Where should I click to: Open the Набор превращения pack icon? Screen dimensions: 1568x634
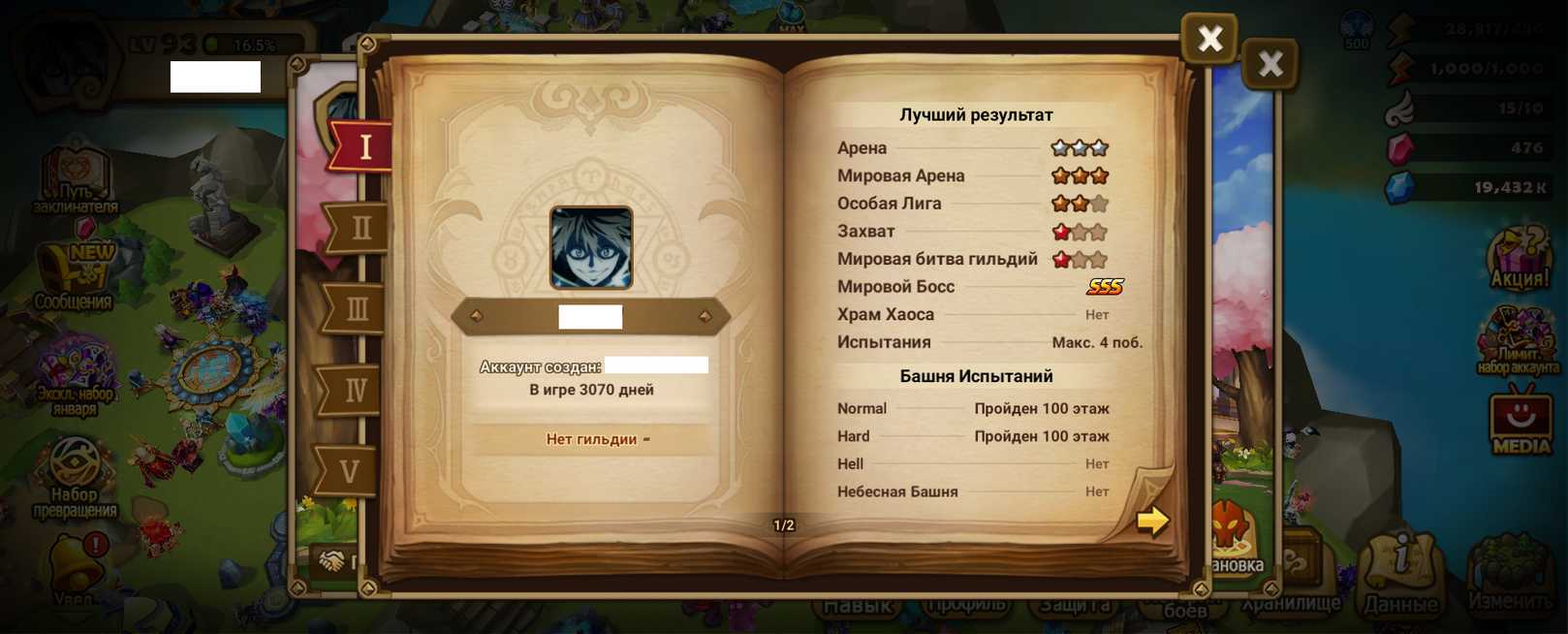[x=75, y=477]
